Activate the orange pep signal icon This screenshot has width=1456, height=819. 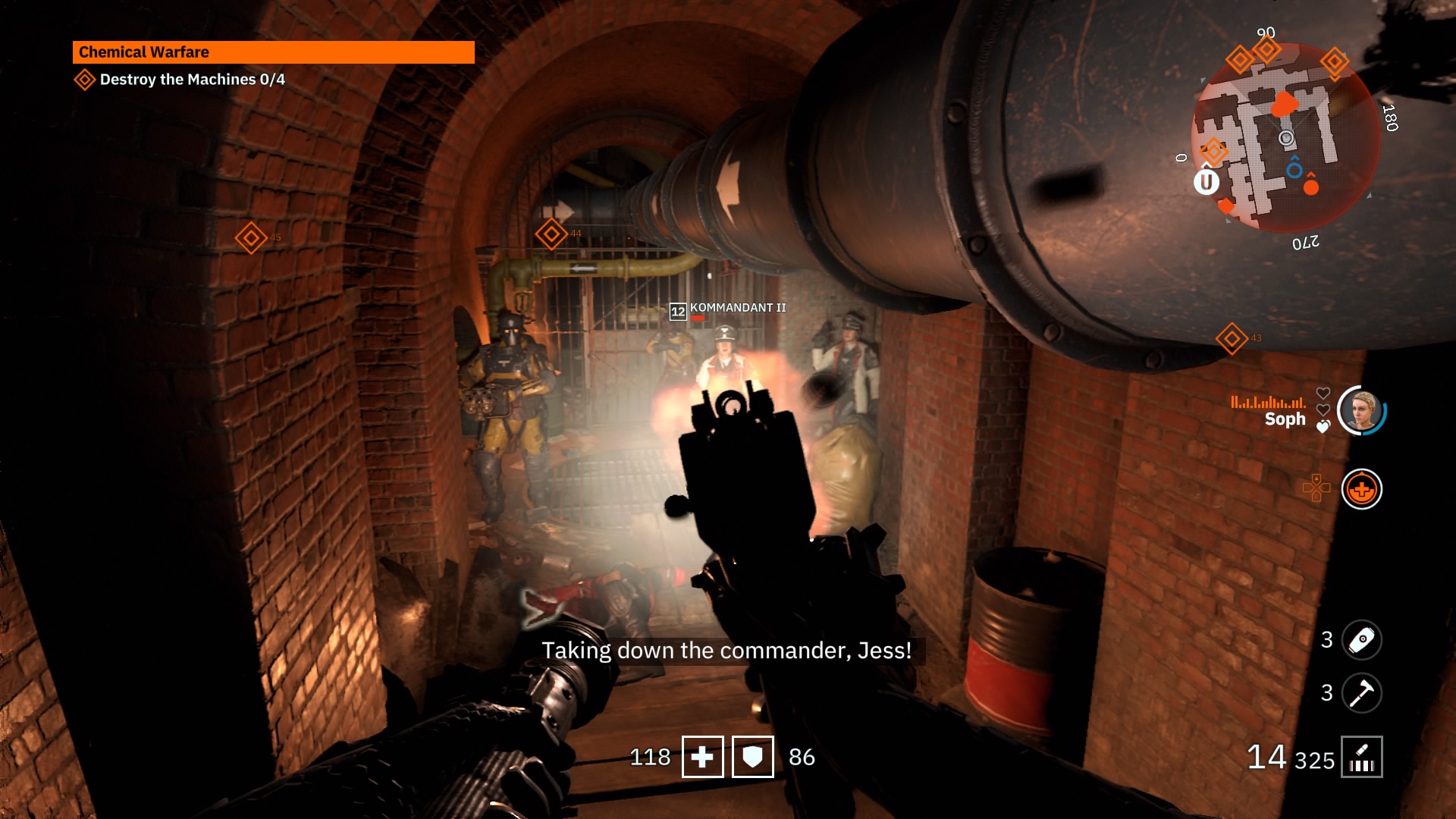[x=1361, y=489]
